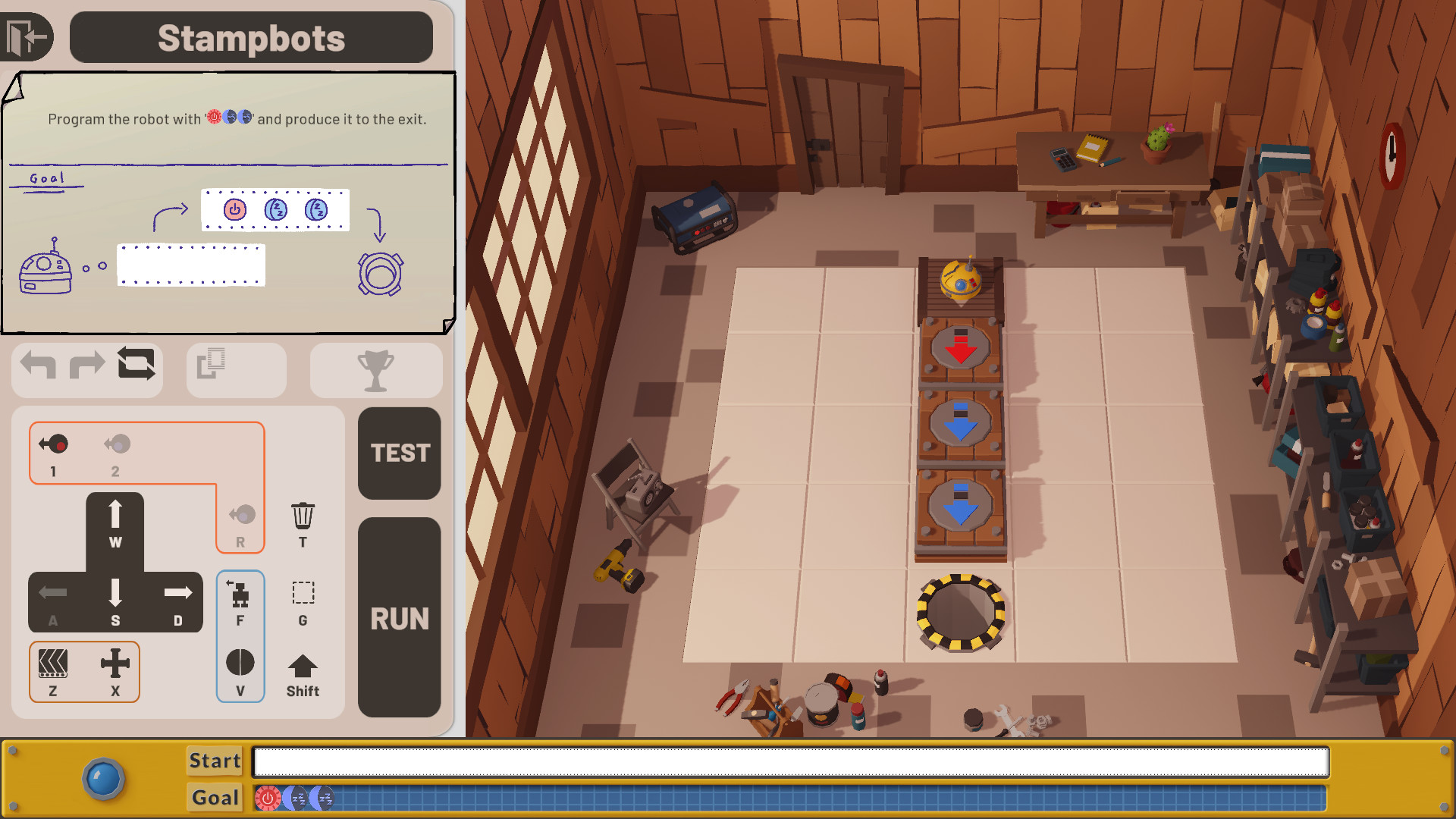This screenshot has height=819, width=1456.
Task: Select the trash delete tool (T)
Action: (302, 516)
